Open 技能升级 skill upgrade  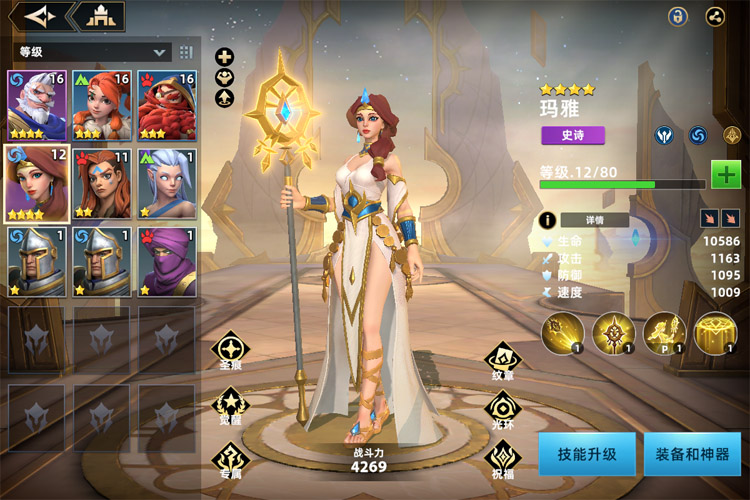click(x=586, y=455)
